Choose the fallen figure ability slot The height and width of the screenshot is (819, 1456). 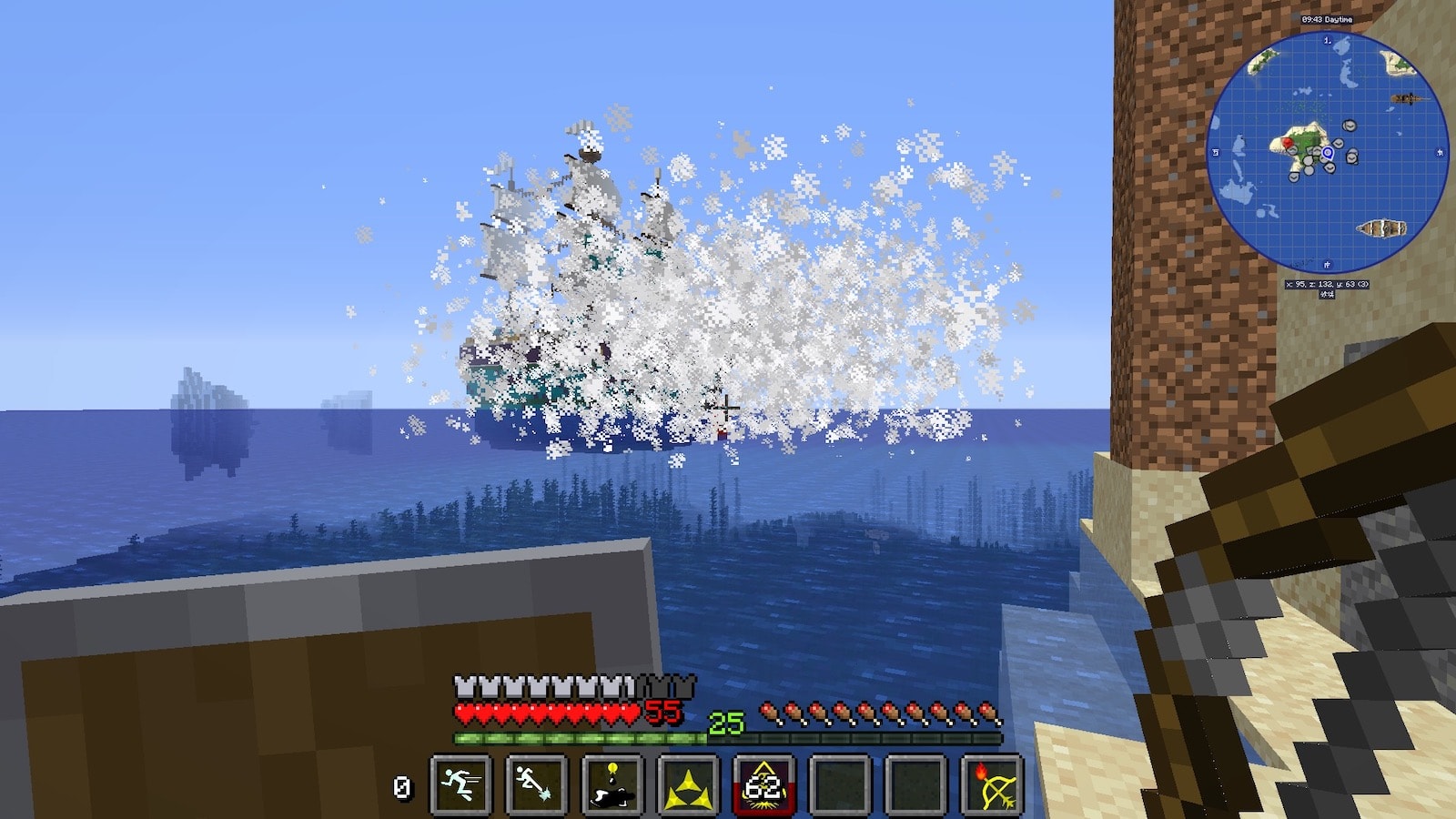[612, 784]
